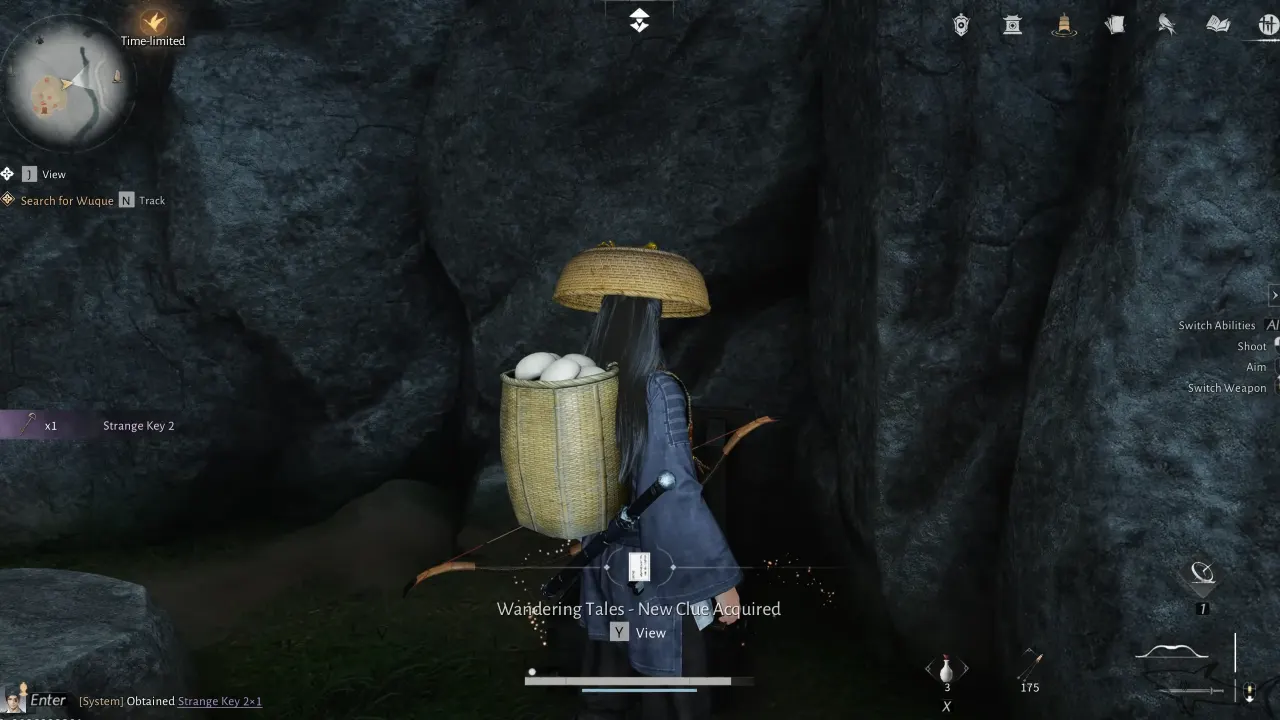Open the journal book icon
Image resolution: width=1280 pixels, height=720 pixels.
click(x=1217, y=24)
